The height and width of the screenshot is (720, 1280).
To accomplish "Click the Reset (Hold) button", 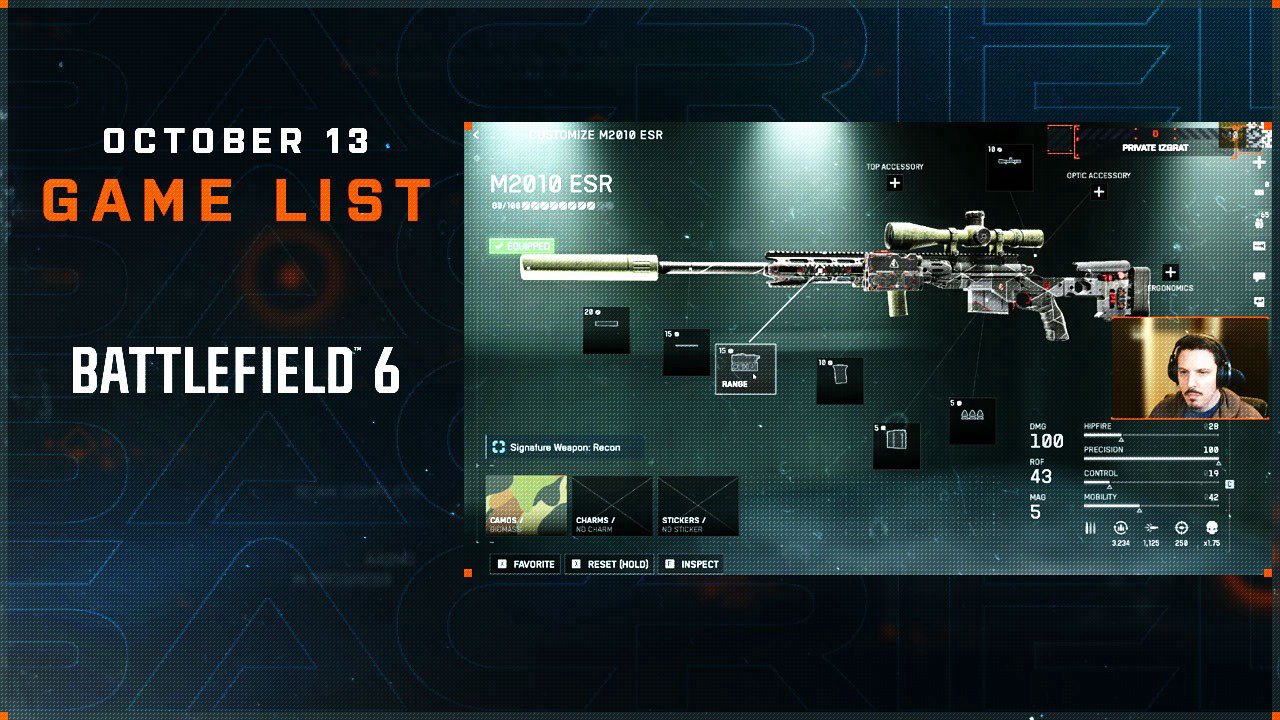I will [610, 564].
